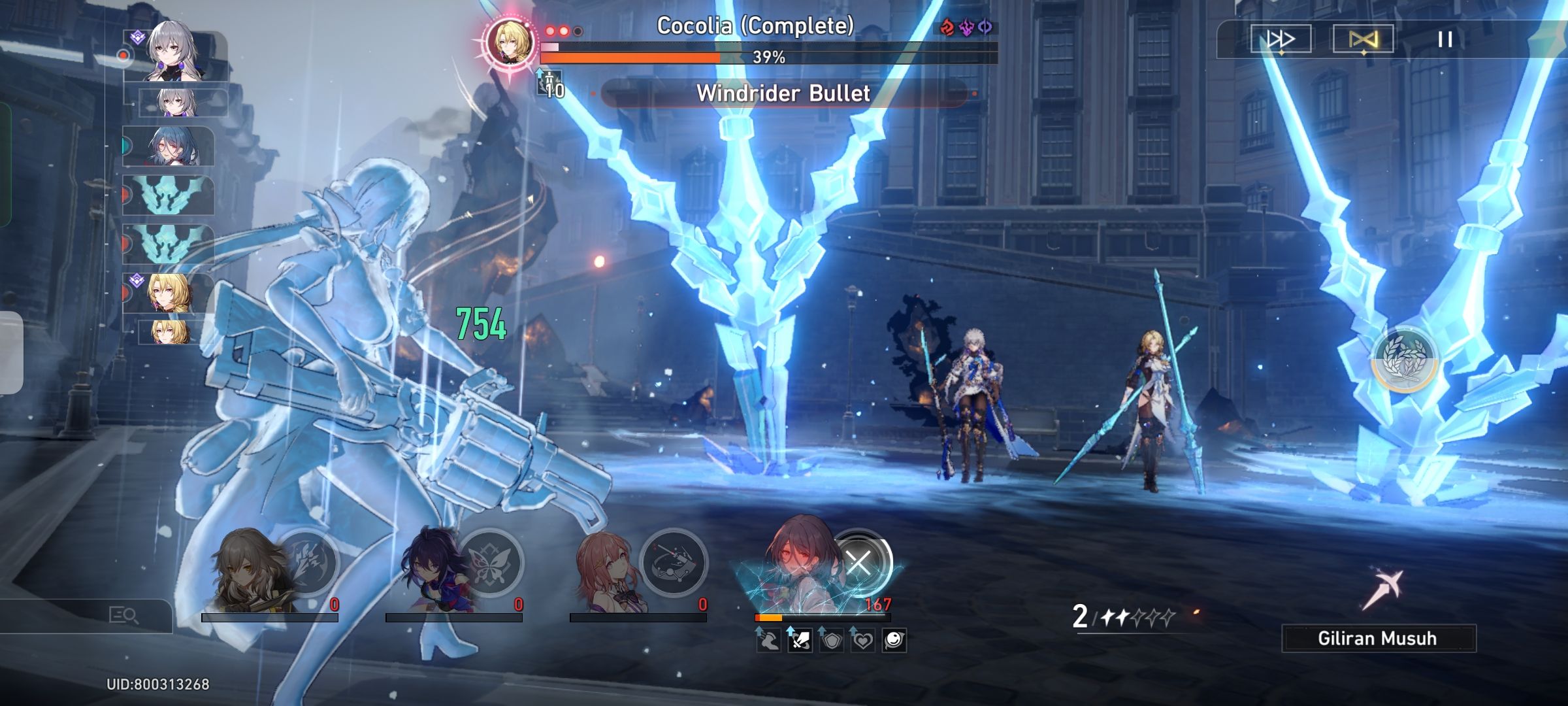The height and width of the screenshot is (706, 1568).
Task: Toggle the double-speed battle button
Action: pos(1280,39)
